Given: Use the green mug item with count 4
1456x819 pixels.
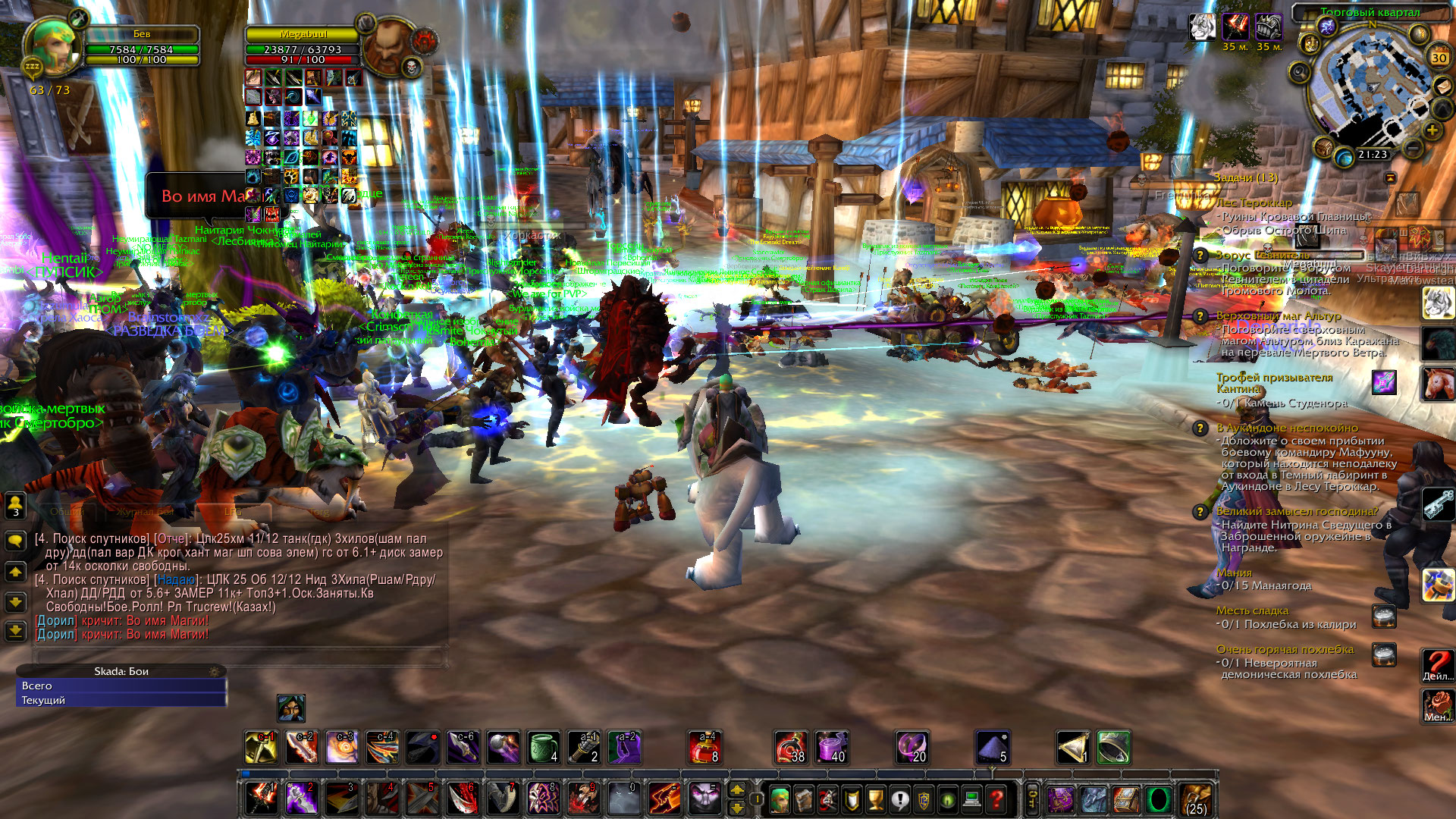Looking at the screenshot, I should coord(544,748).
